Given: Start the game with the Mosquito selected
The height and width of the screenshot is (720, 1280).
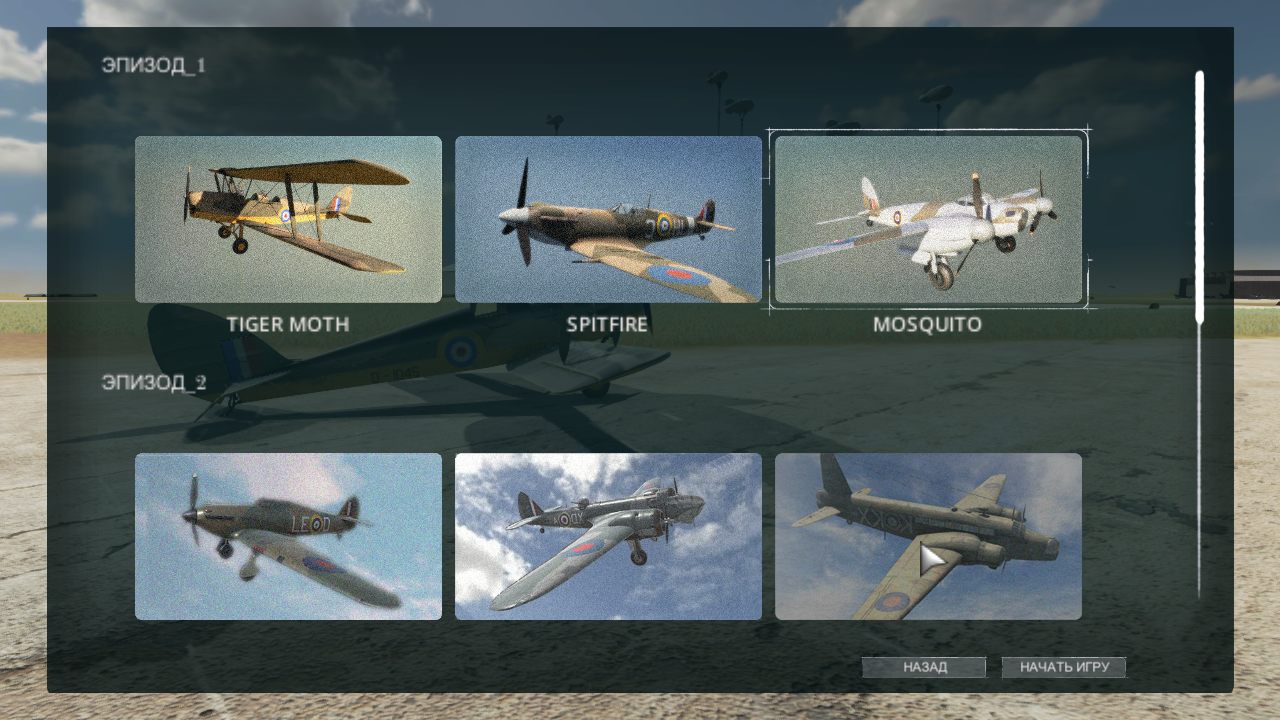Looking at the screenshot, I should (1063, 666).
